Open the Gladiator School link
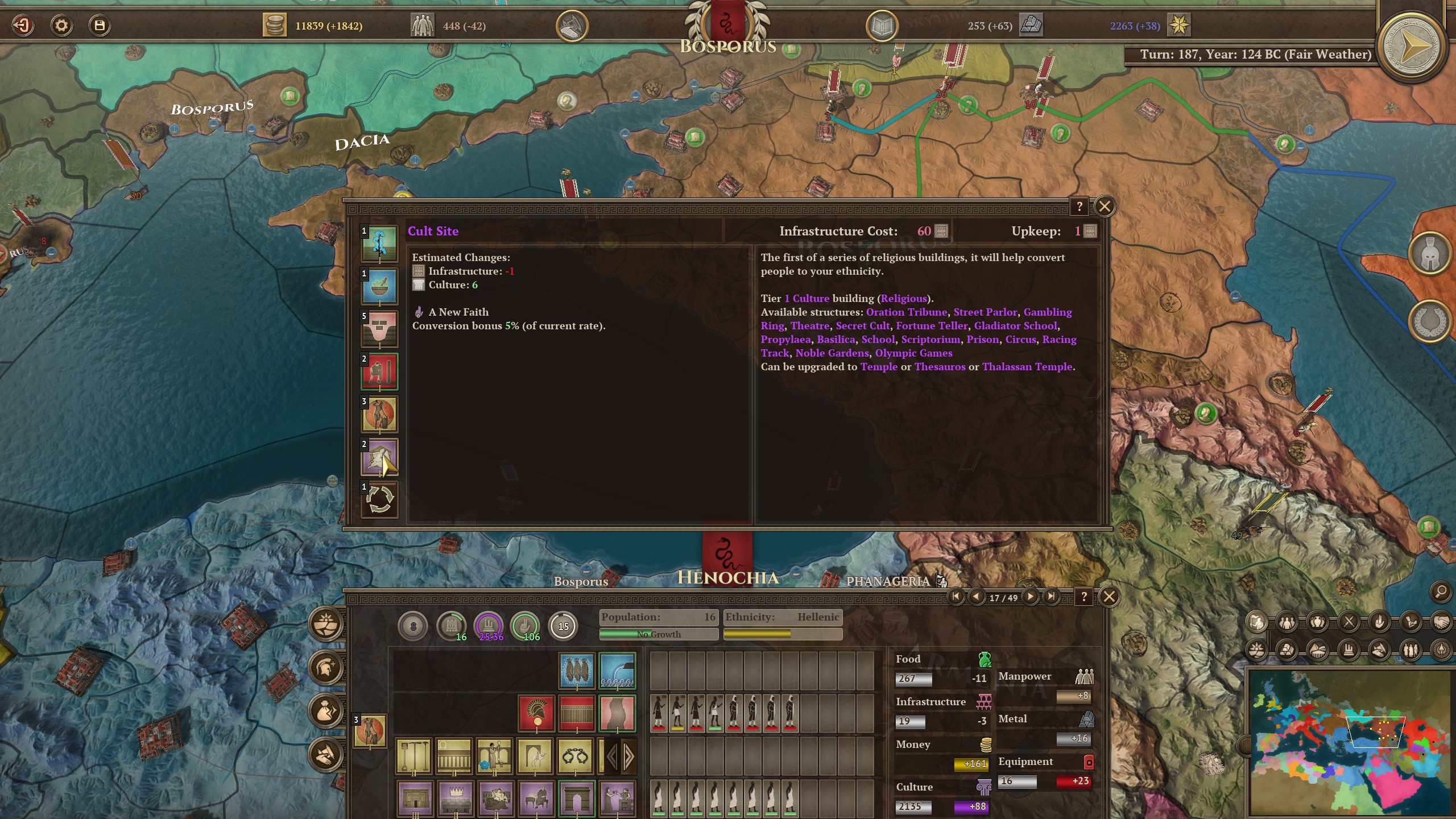 point(1016,326)
